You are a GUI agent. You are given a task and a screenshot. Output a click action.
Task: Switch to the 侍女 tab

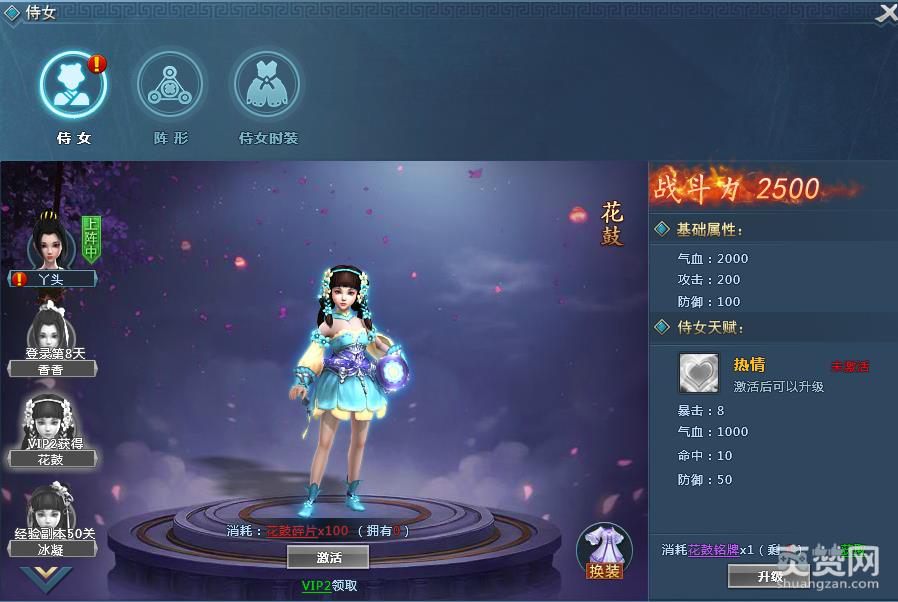click(x=73, y=84)
